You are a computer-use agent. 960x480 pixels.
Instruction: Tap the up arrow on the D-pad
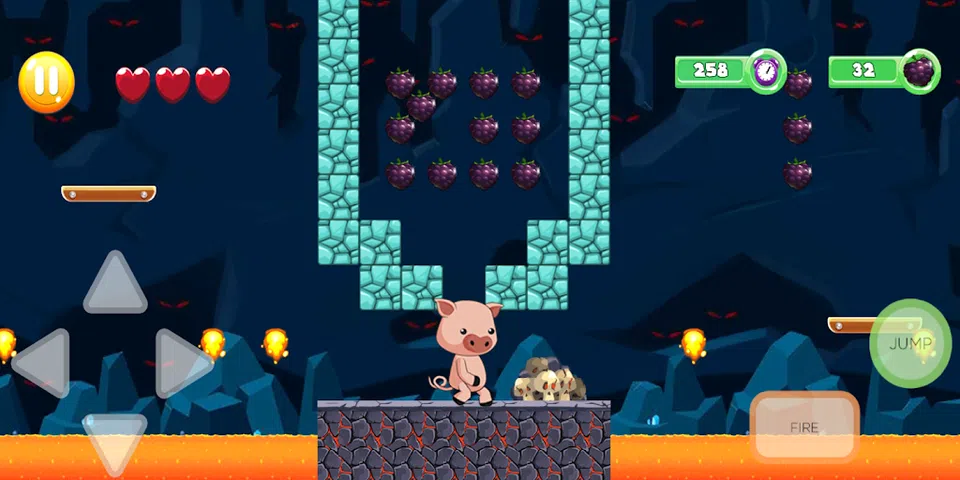click(115, 286)
